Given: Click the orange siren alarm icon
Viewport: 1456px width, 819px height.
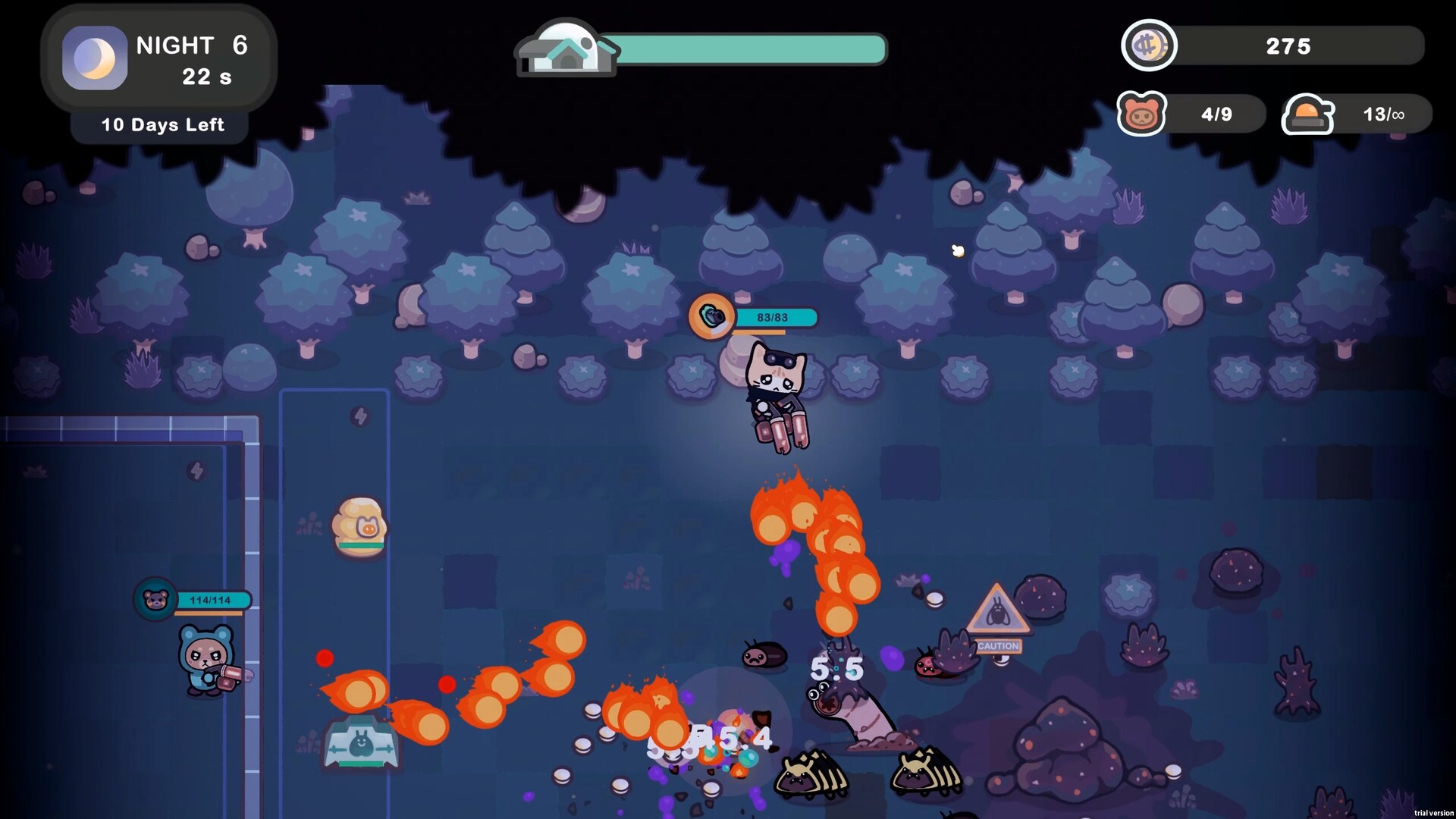Looking at the screenshot, I should point(1307,114).
